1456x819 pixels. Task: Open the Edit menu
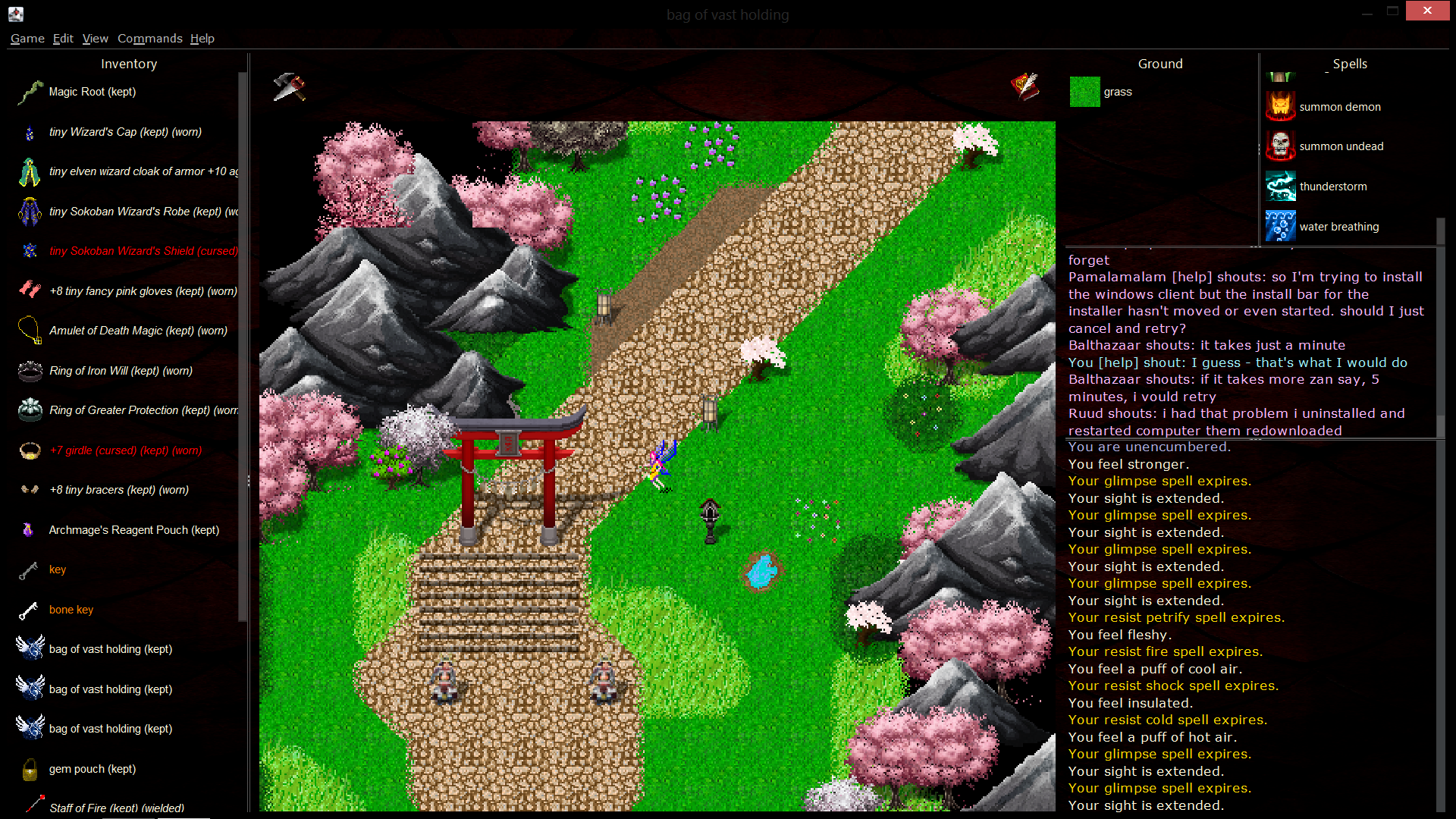click(63, 39)
